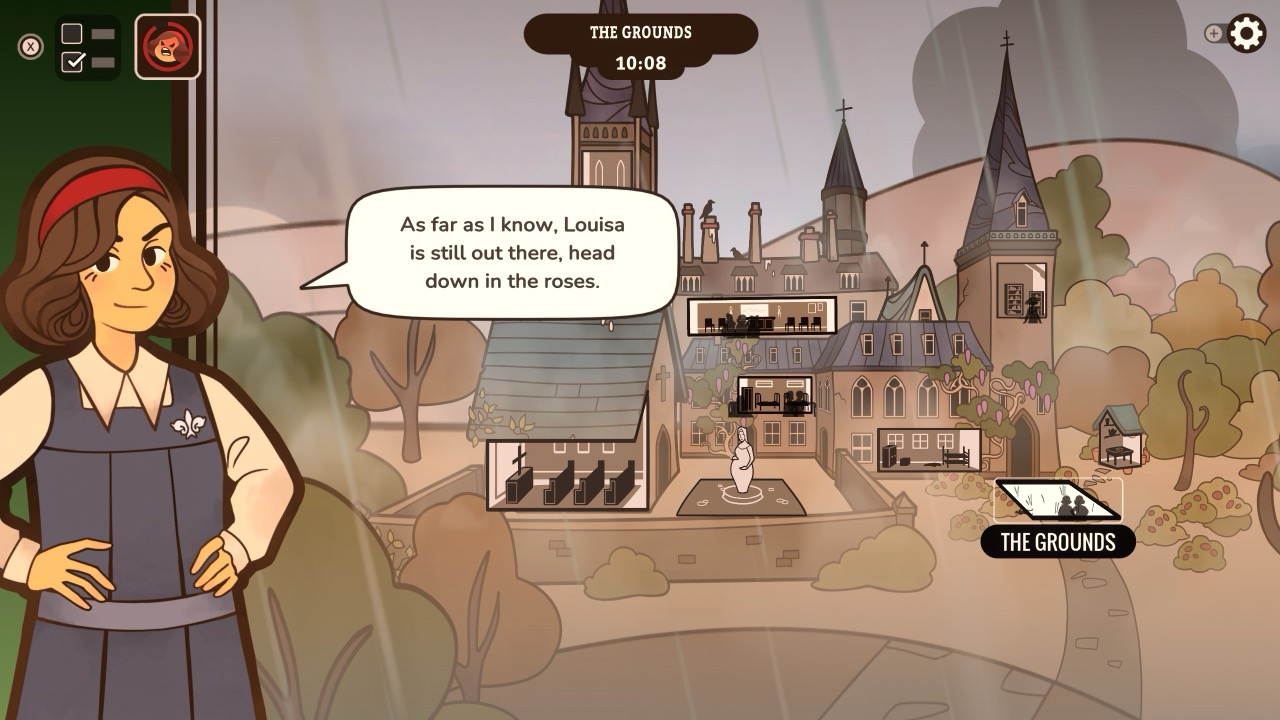
Task: Click the unchecked box in the checklist icon
Action: [72, 31]
